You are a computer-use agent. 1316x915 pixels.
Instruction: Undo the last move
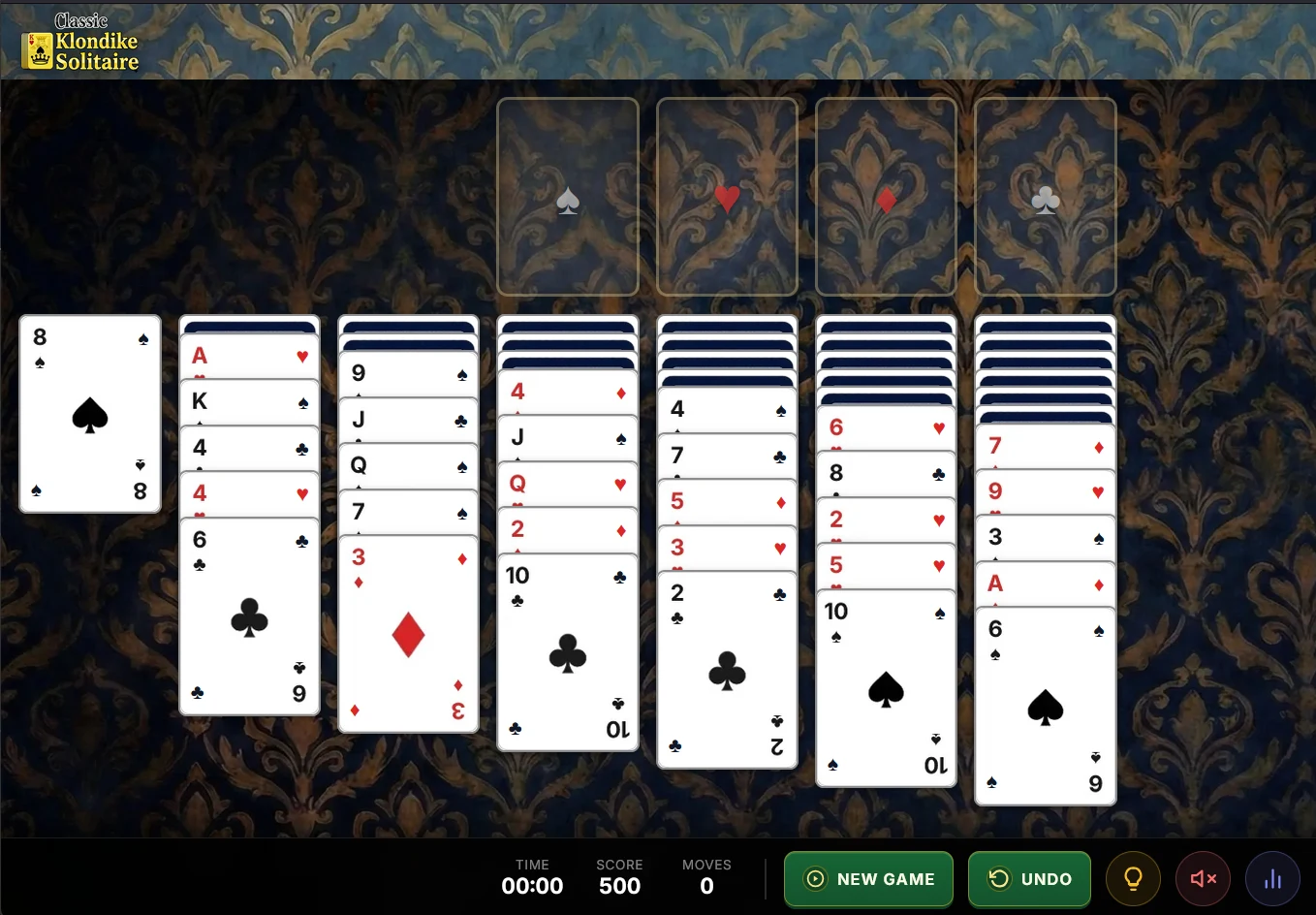pyautogui.click(x=1029, y=878)
